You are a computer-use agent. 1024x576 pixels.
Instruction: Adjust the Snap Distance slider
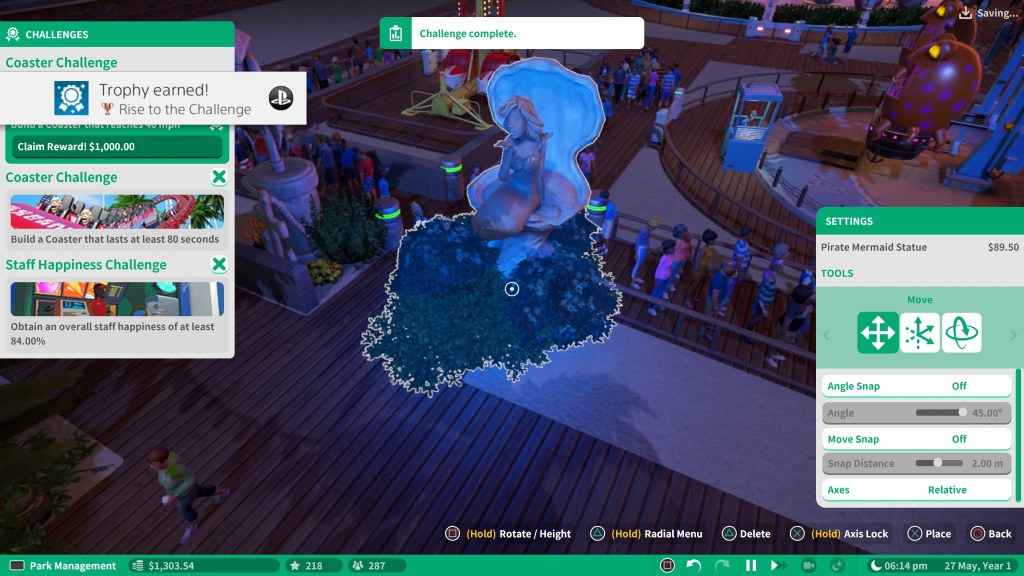[939, 464]
